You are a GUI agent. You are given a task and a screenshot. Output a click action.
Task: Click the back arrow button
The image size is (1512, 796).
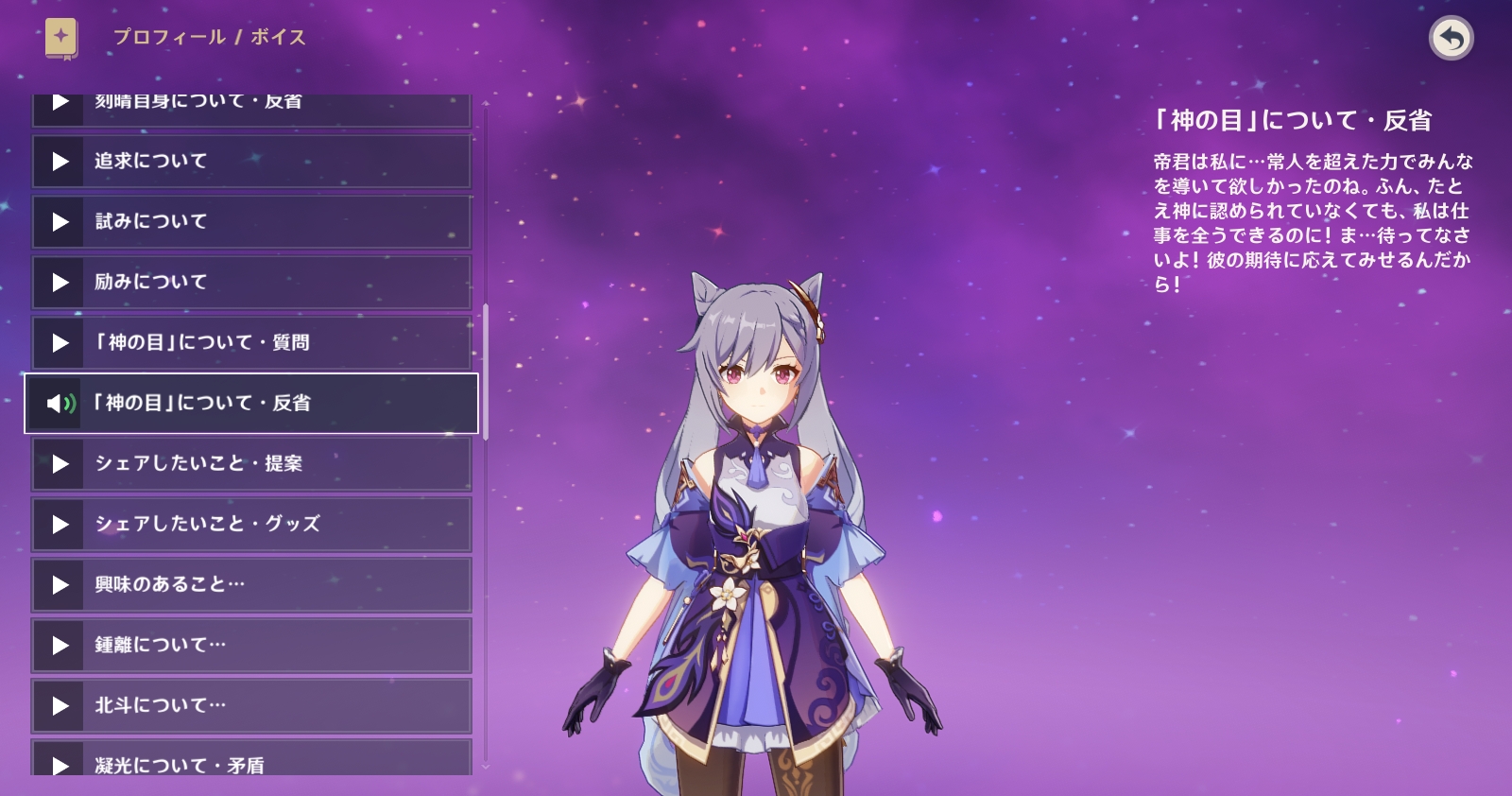(1452, 39)
